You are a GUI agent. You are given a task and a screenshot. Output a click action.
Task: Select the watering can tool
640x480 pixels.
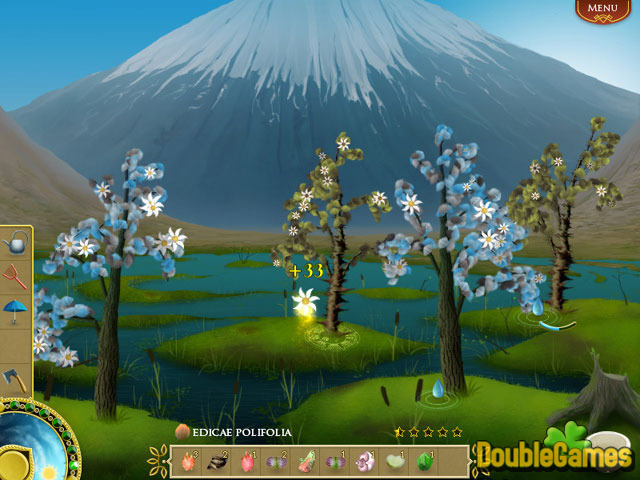pyautogui.click(x=15, y=243)
